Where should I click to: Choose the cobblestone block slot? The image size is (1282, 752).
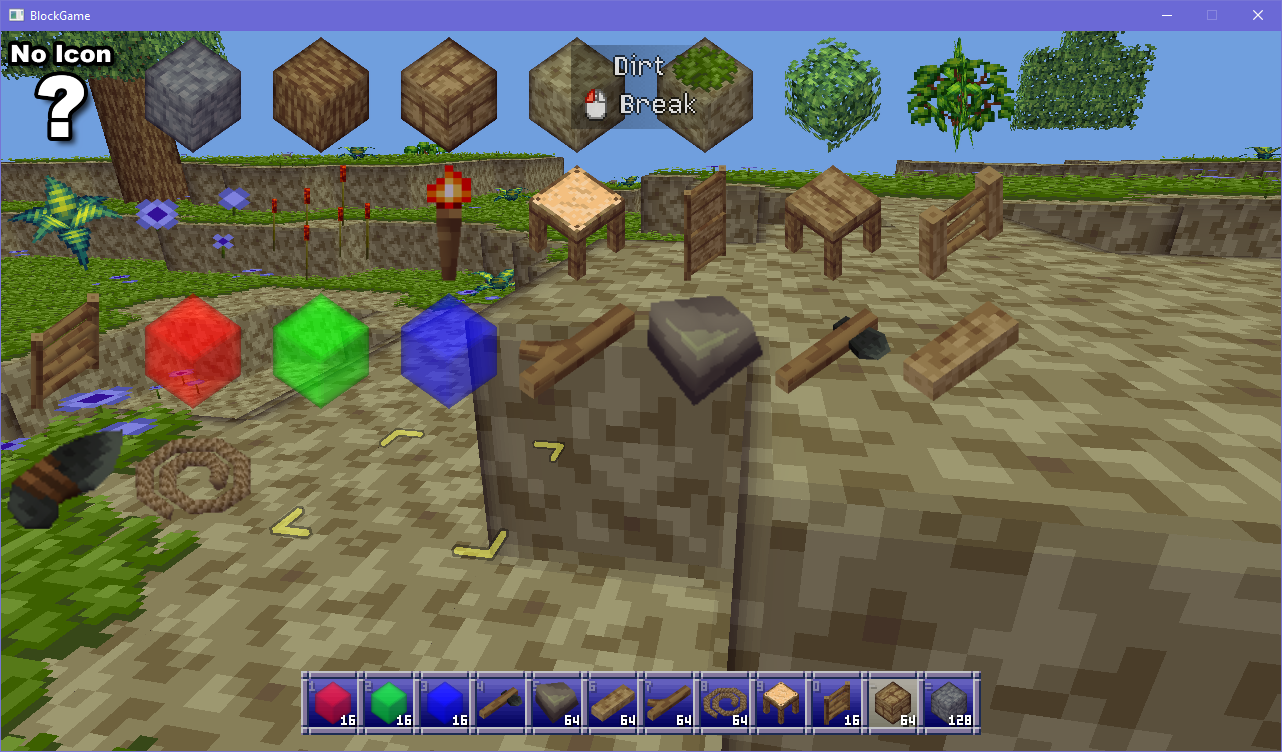tap(949, 703)
